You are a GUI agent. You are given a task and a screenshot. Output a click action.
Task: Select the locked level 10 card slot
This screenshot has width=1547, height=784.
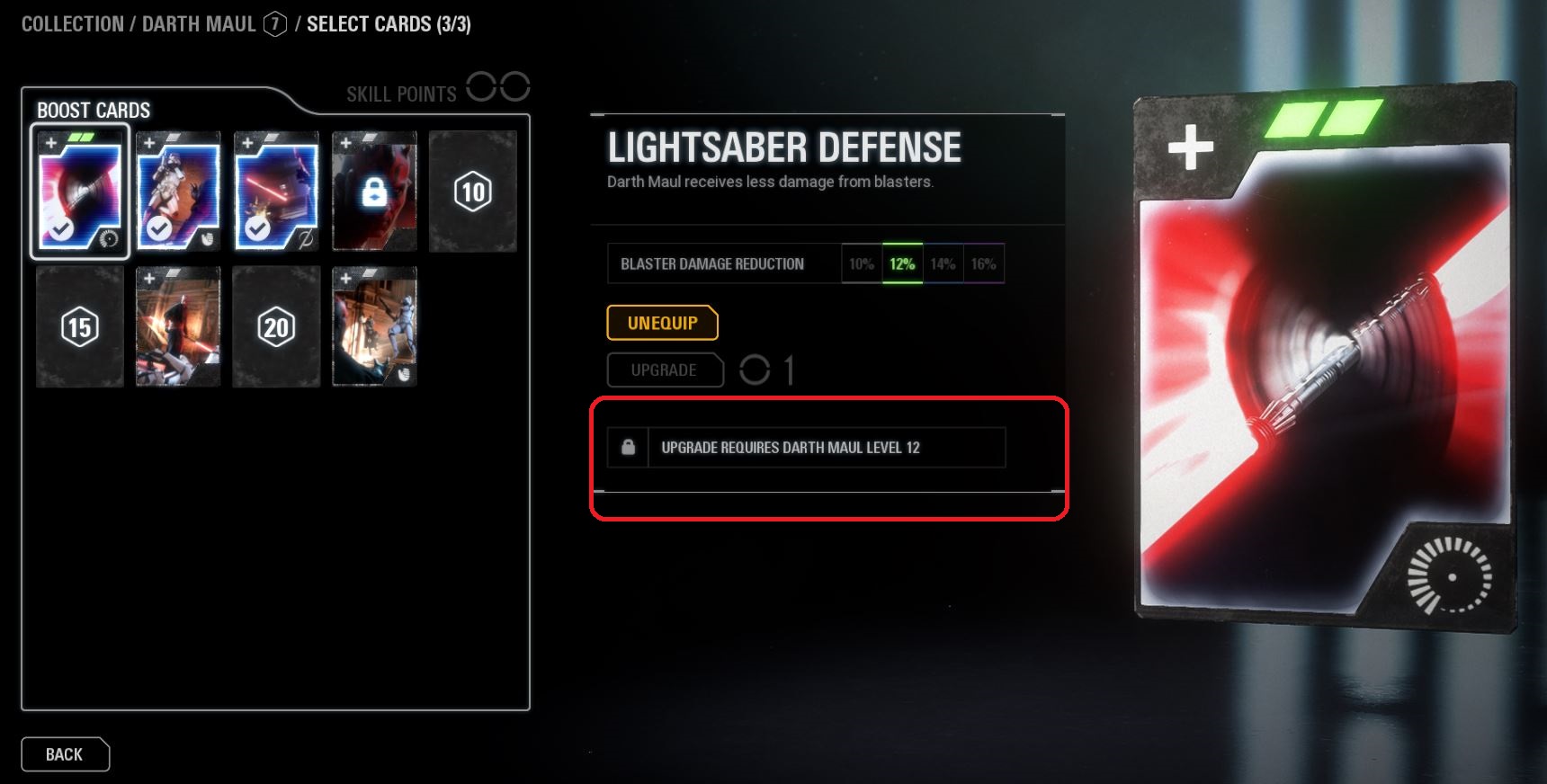[472, 192]
